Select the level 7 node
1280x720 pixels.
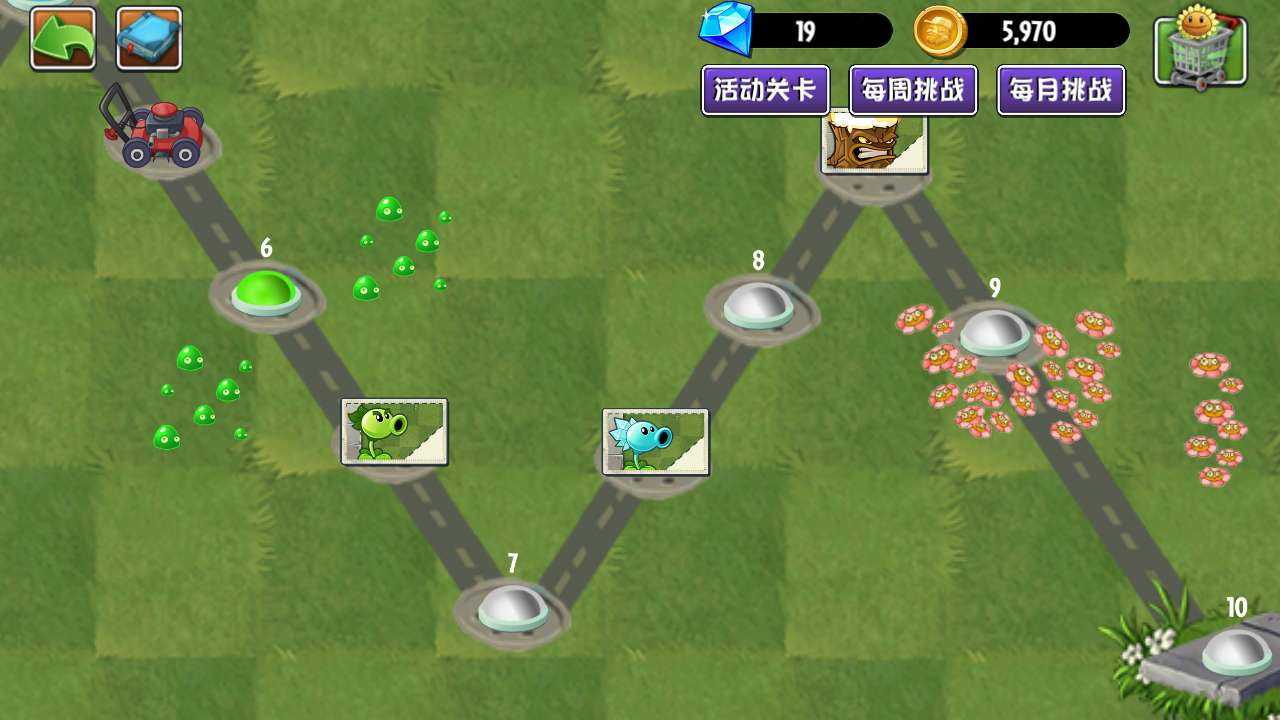point(513,610)
